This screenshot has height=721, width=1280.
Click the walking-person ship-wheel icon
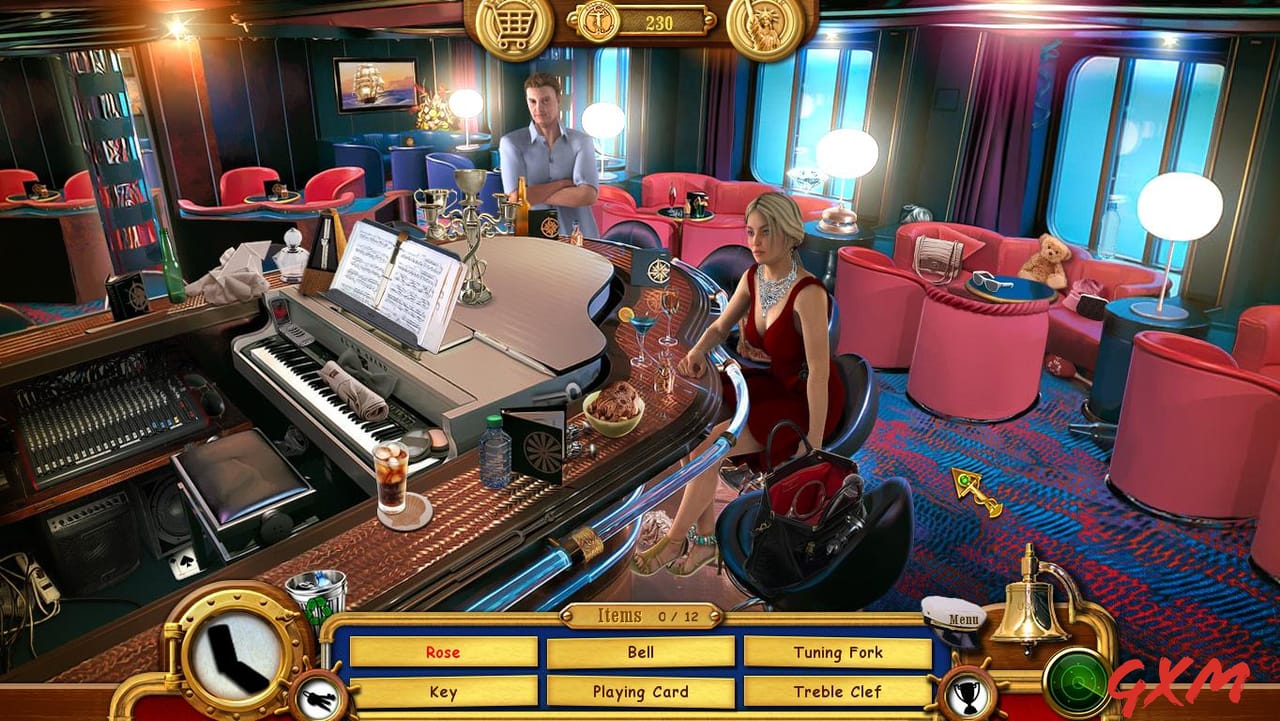(317, 694)
